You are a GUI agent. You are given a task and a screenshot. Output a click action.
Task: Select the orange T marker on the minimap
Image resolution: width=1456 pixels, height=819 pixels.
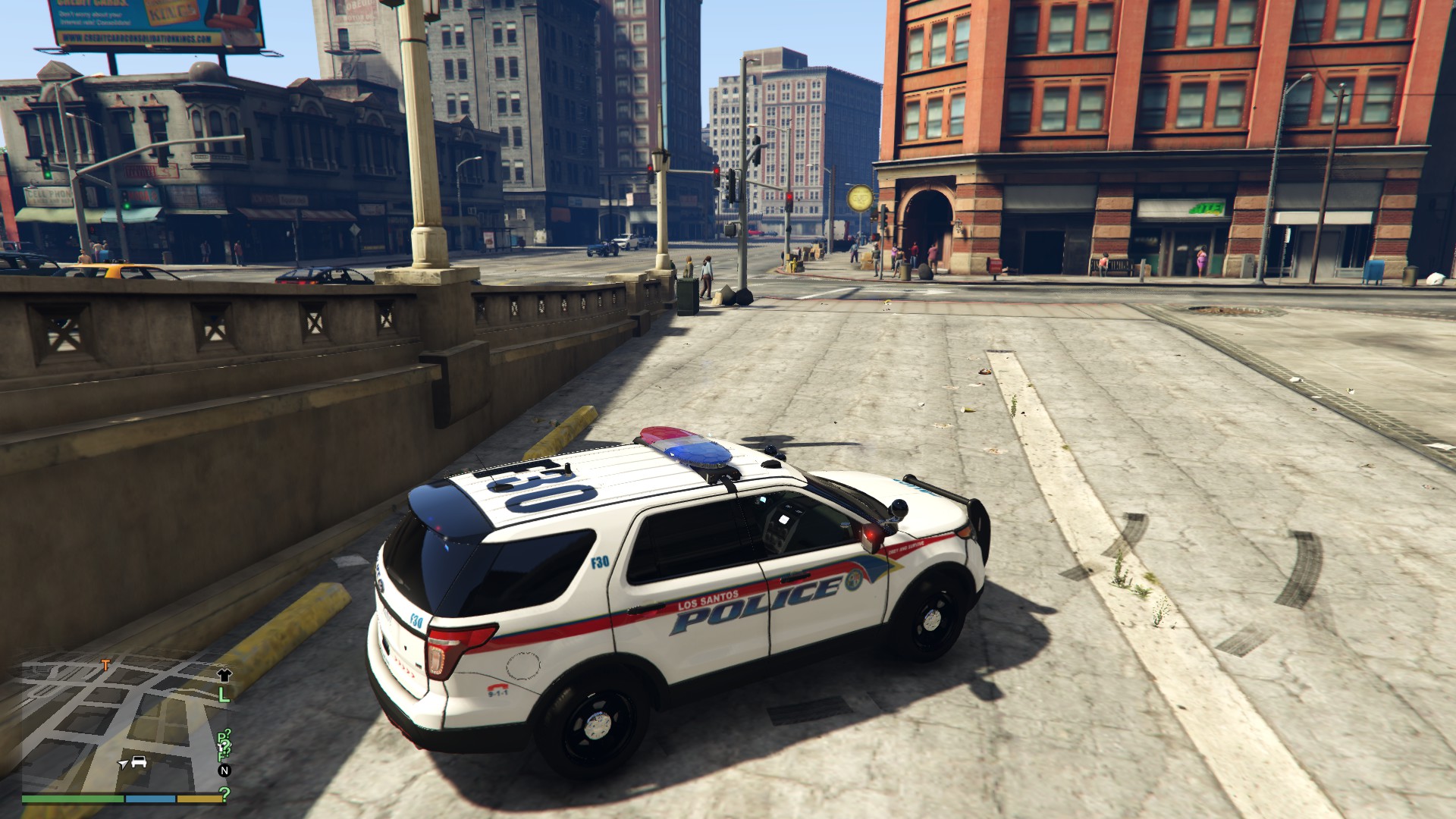click(105, 666)
